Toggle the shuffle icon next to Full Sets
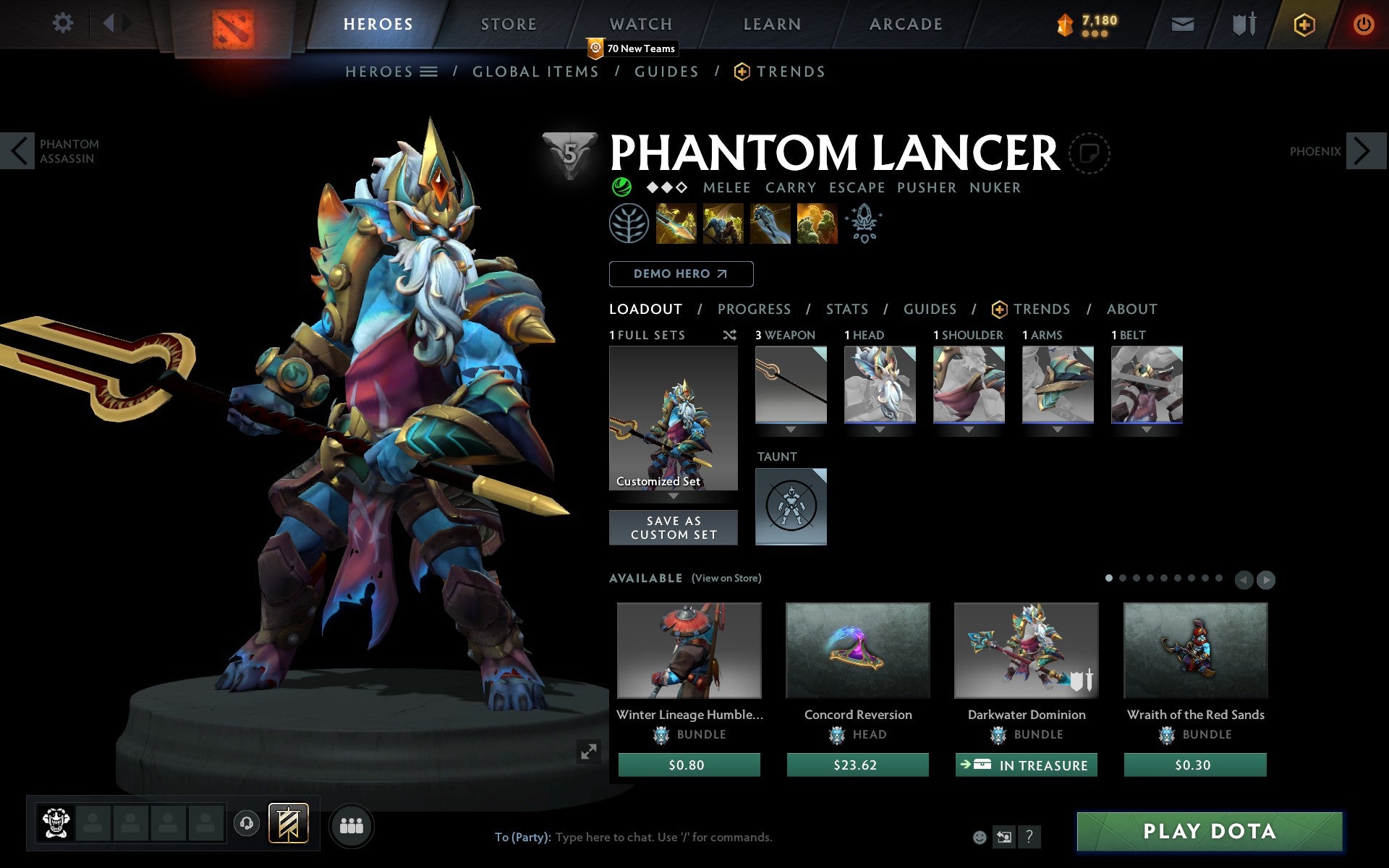 [x=729, y=335]
